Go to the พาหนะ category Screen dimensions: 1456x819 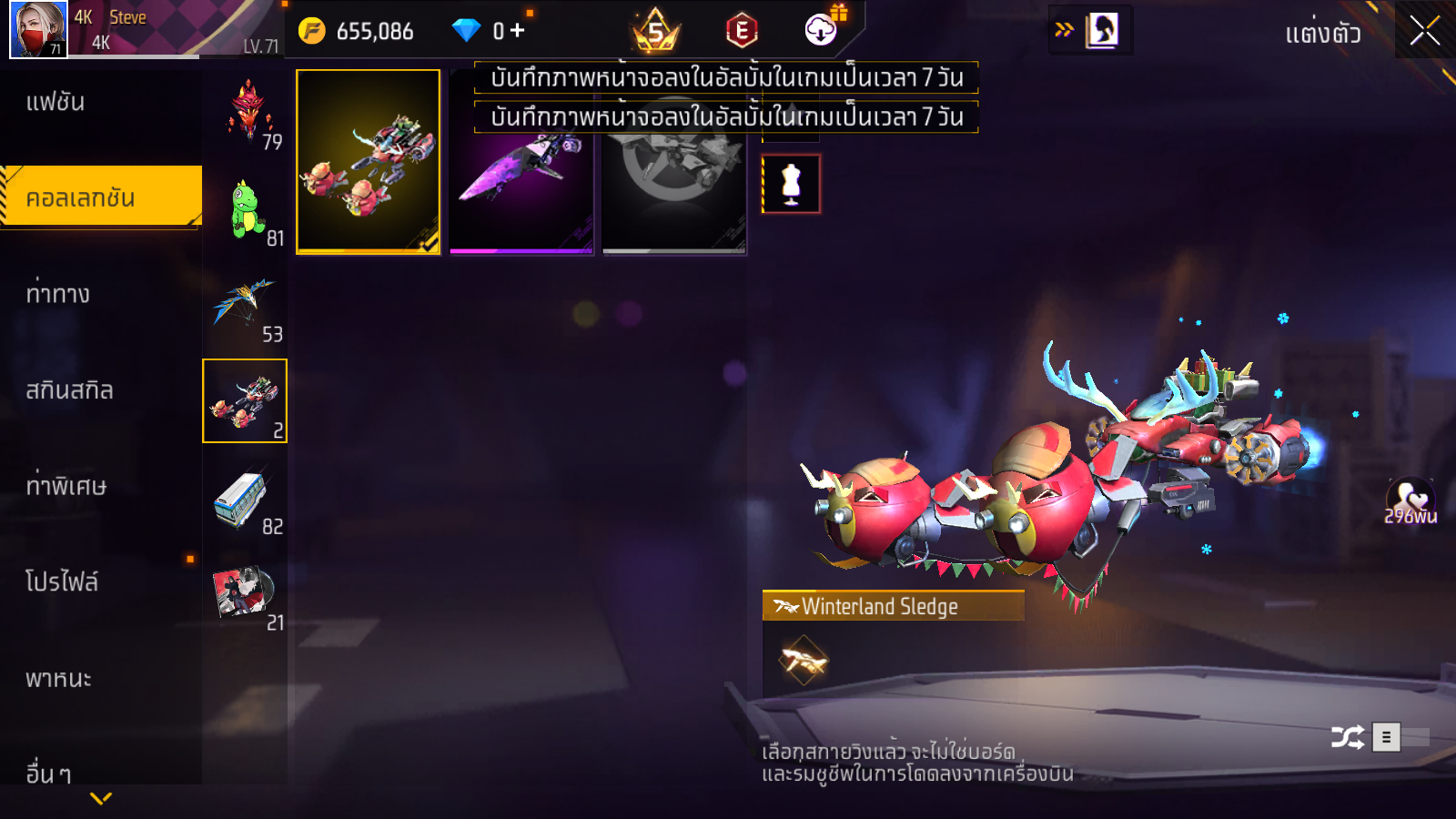coord(58,679)
